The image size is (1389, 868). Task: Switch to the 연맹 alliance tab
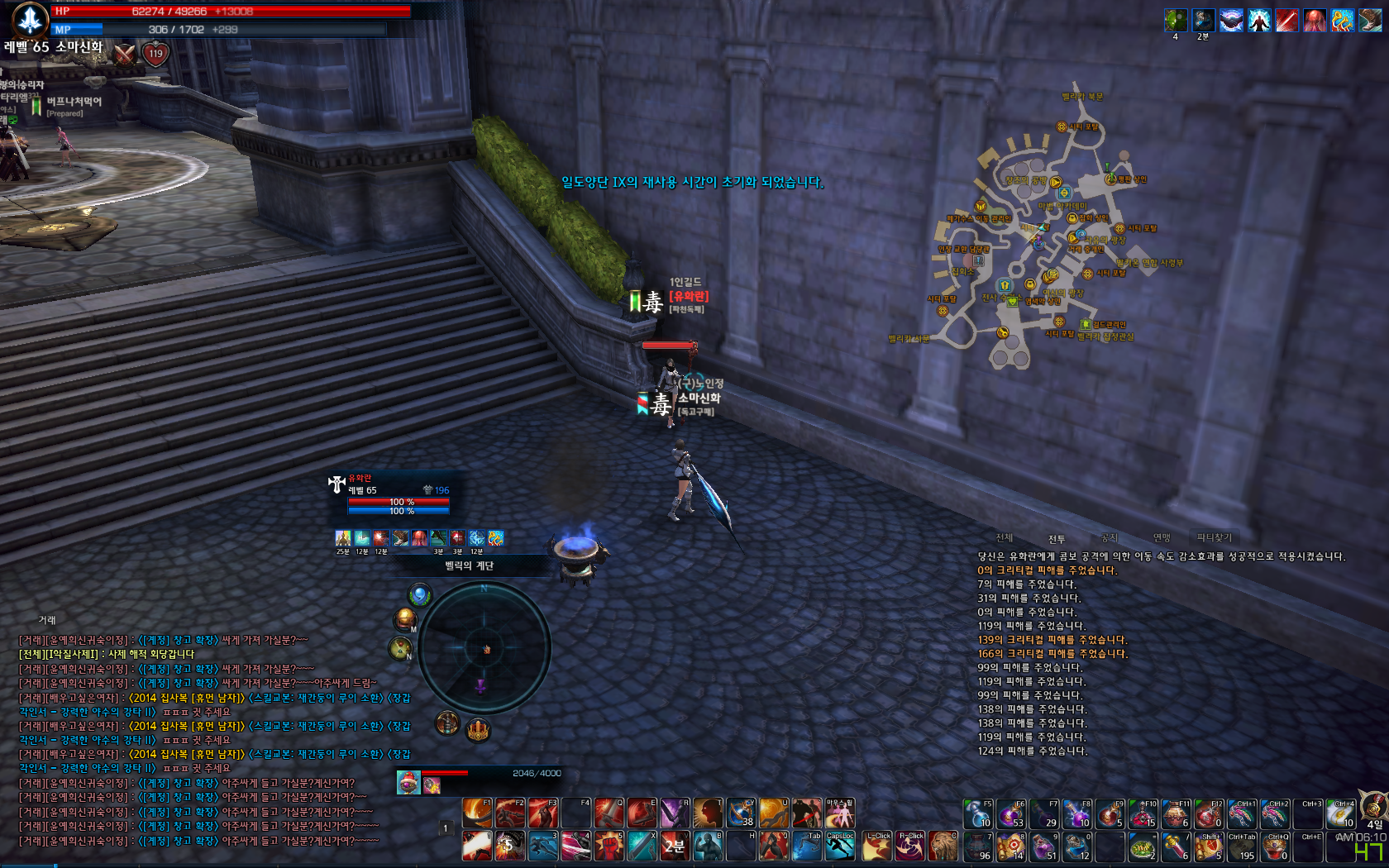[1162, 538]
